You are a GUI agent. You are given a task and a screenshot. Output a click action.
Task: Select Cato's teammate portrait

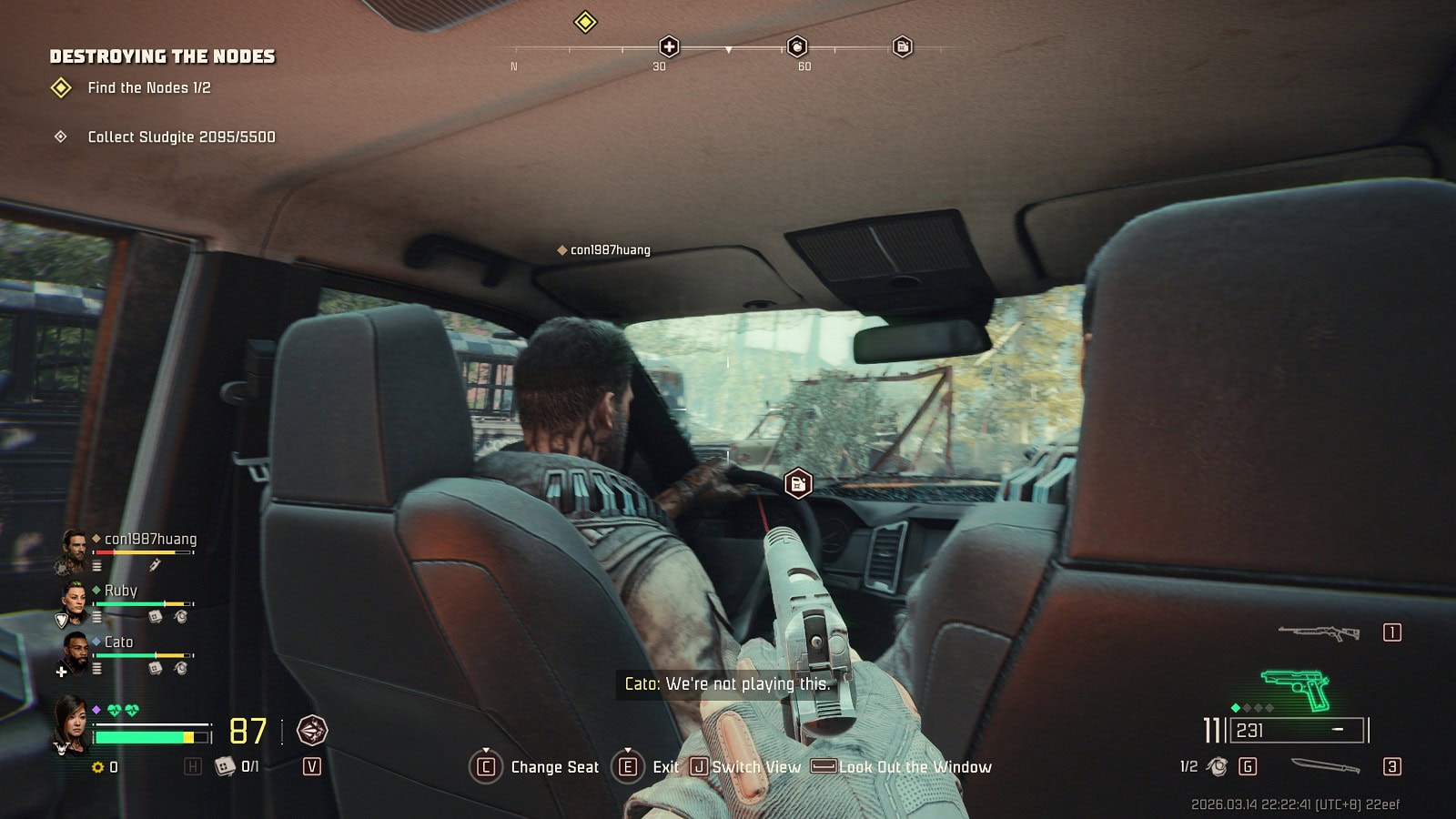point(74,652)
